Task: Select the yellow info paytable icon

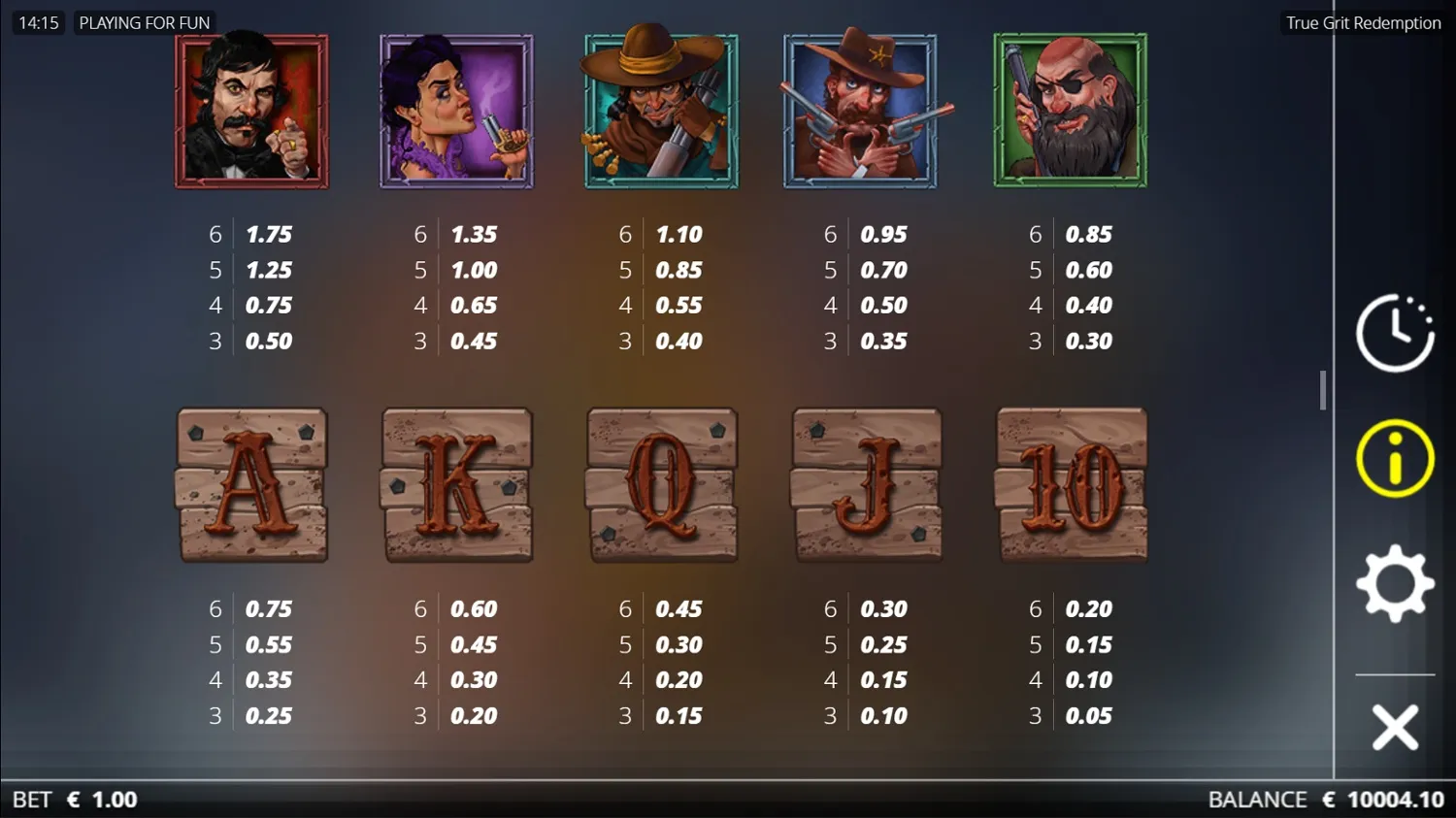Action: [x=1394, y=456]
